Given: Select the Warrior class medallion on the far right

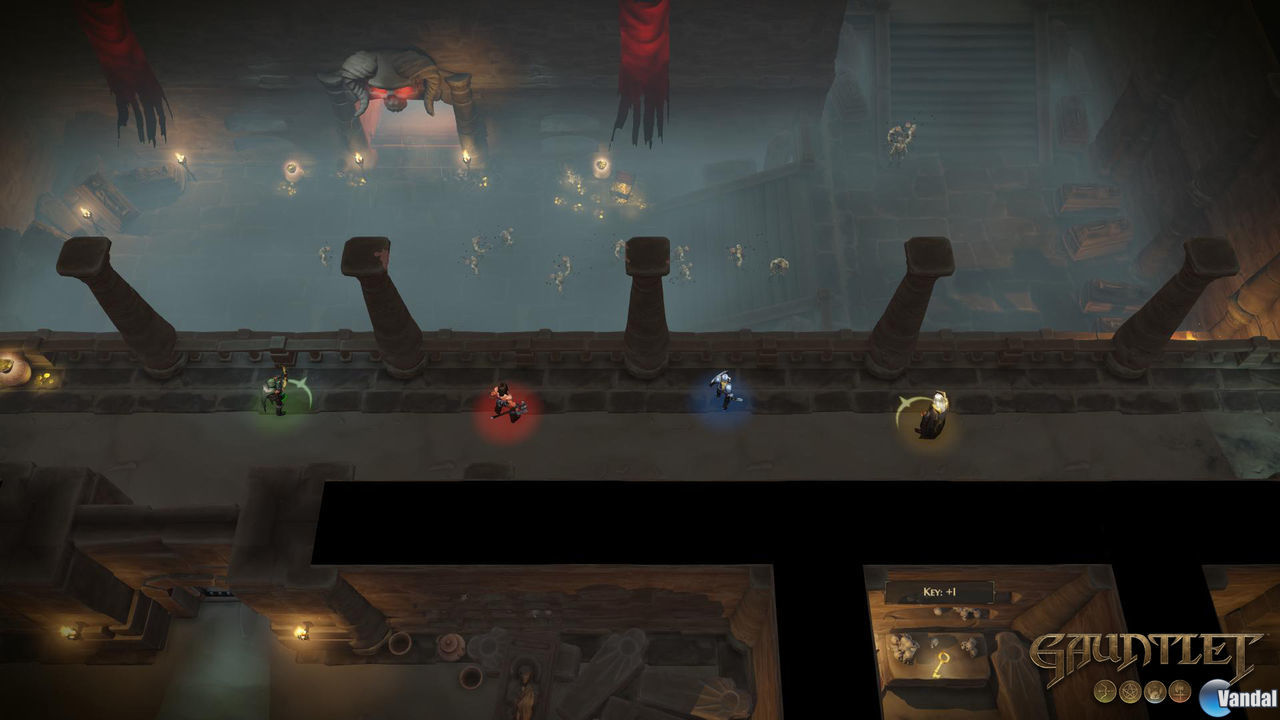Looking at the screenshot, I should pos(1179,693).
